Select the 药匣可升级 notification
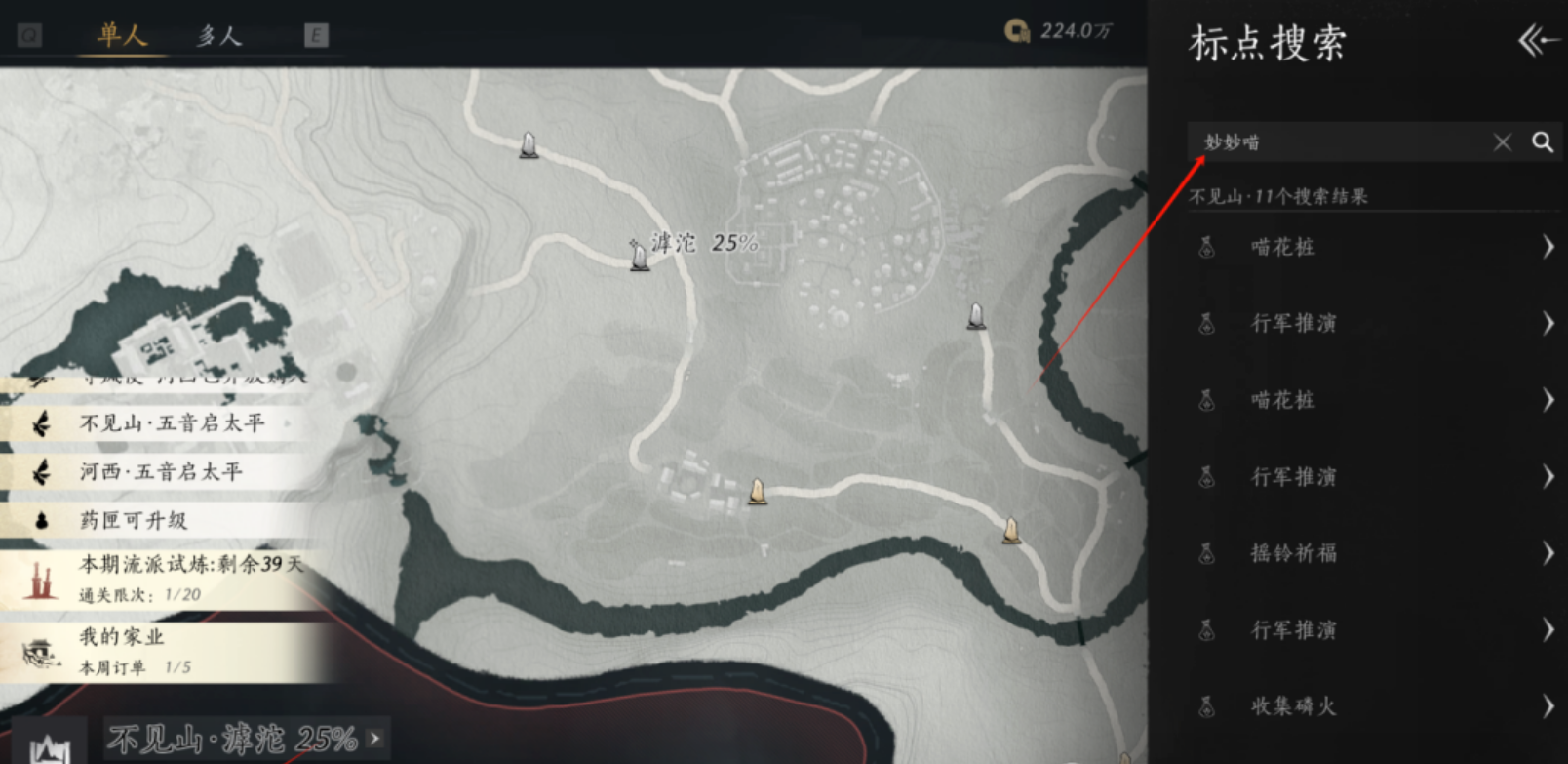The width and height of the screenshot is (1568, 764). point(134,520)
